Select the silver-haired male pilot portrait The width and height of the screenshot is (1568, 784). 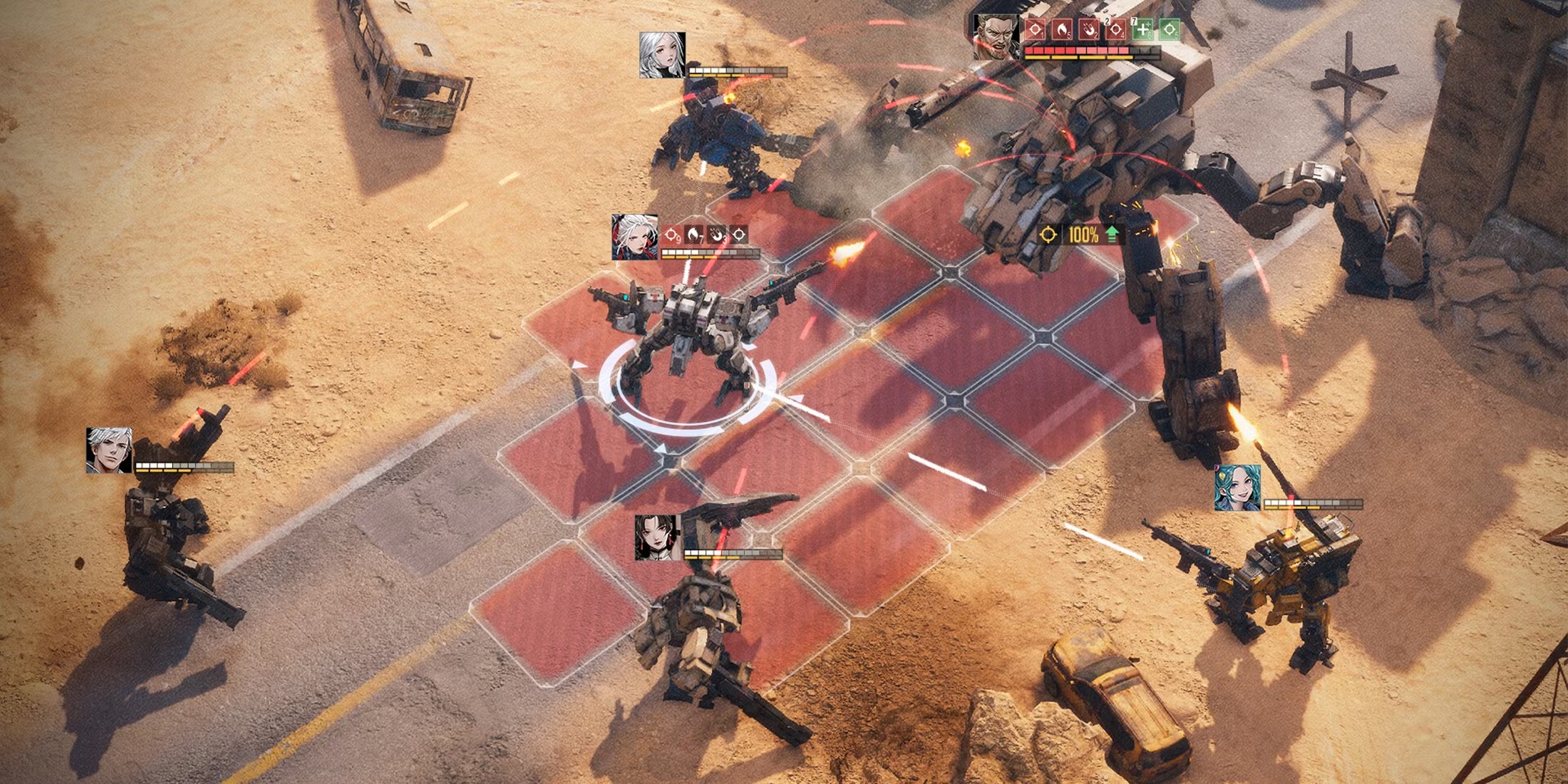pos(108,450)
